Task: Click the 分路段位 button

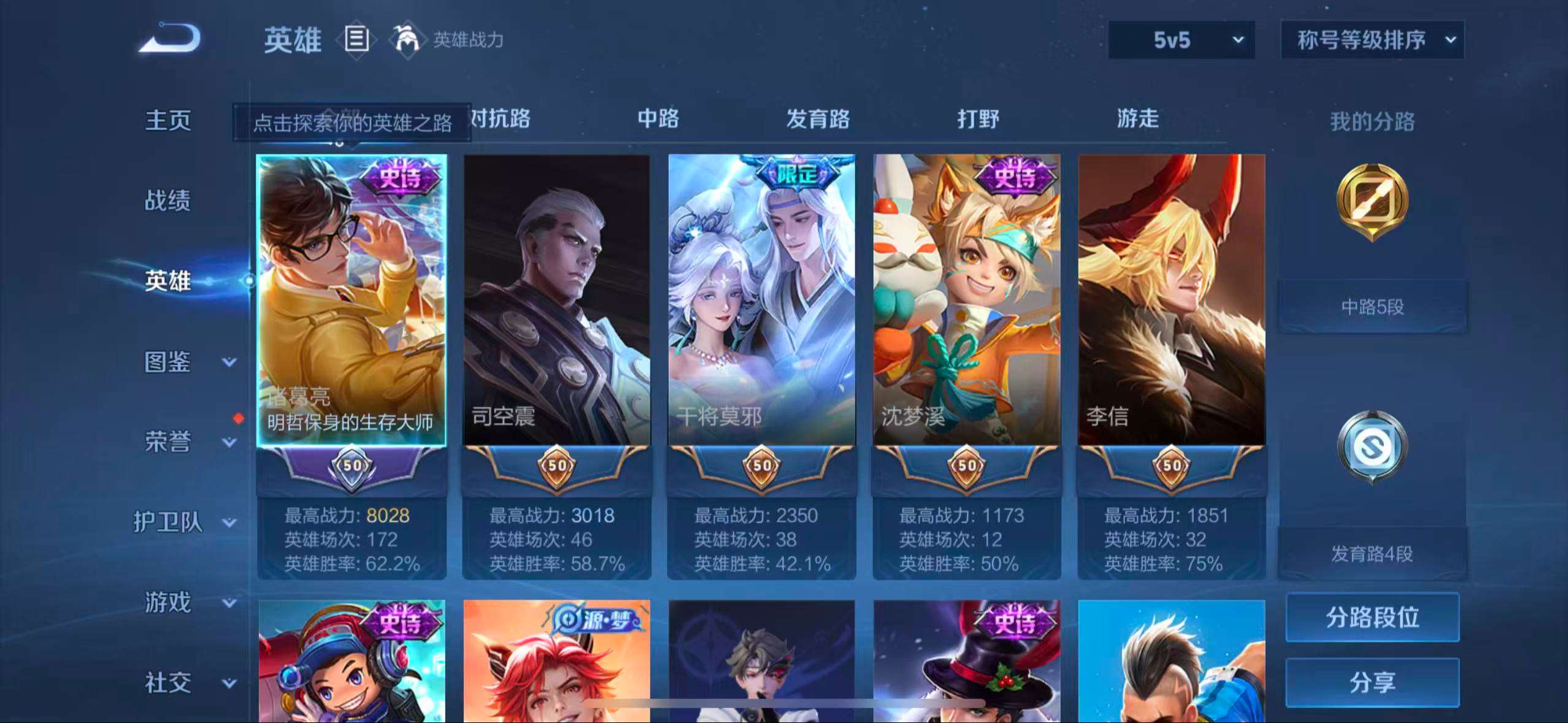Action: pyautogui.click(x=1372, y=618)
